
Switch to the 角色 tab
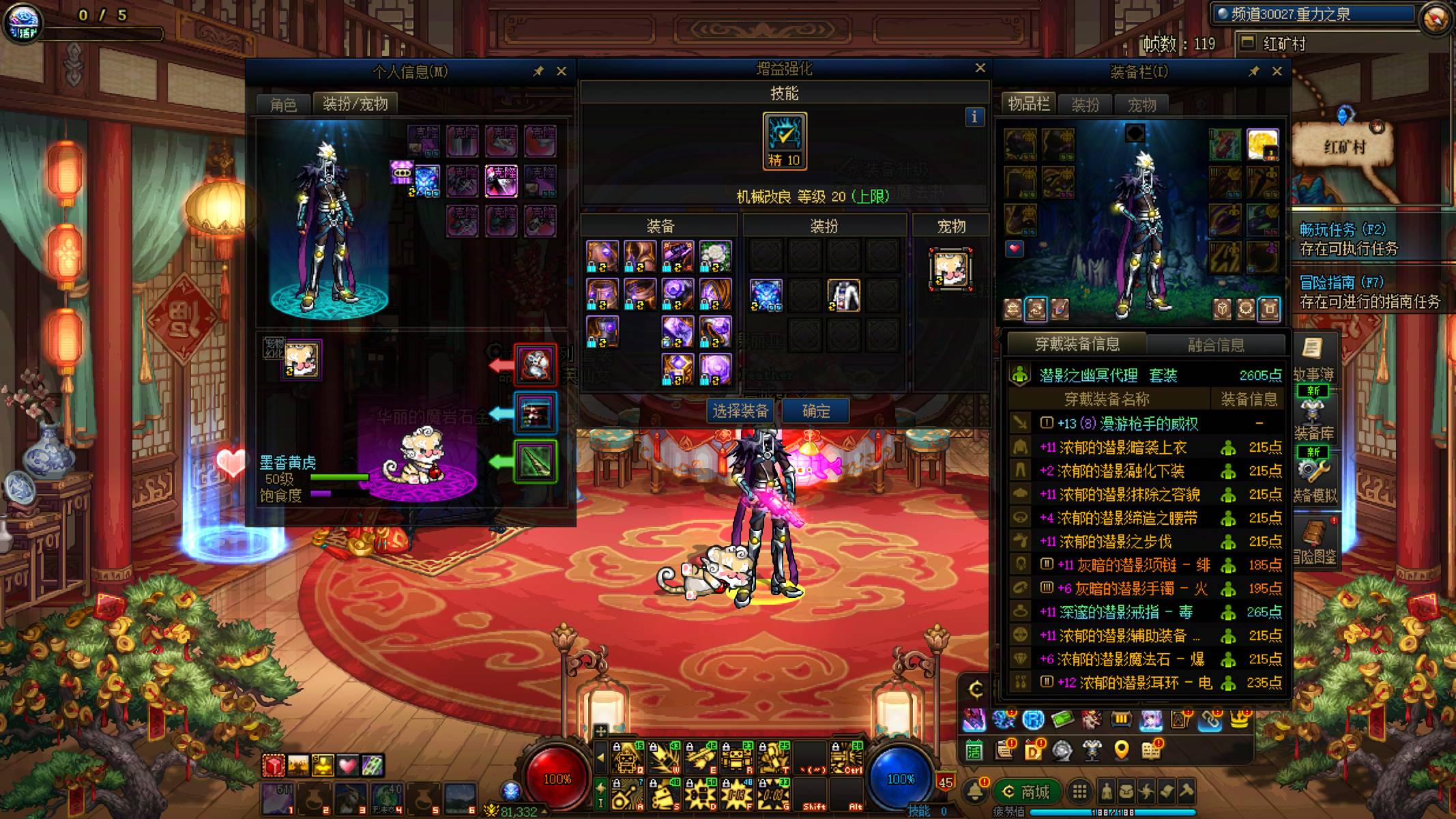283,104
